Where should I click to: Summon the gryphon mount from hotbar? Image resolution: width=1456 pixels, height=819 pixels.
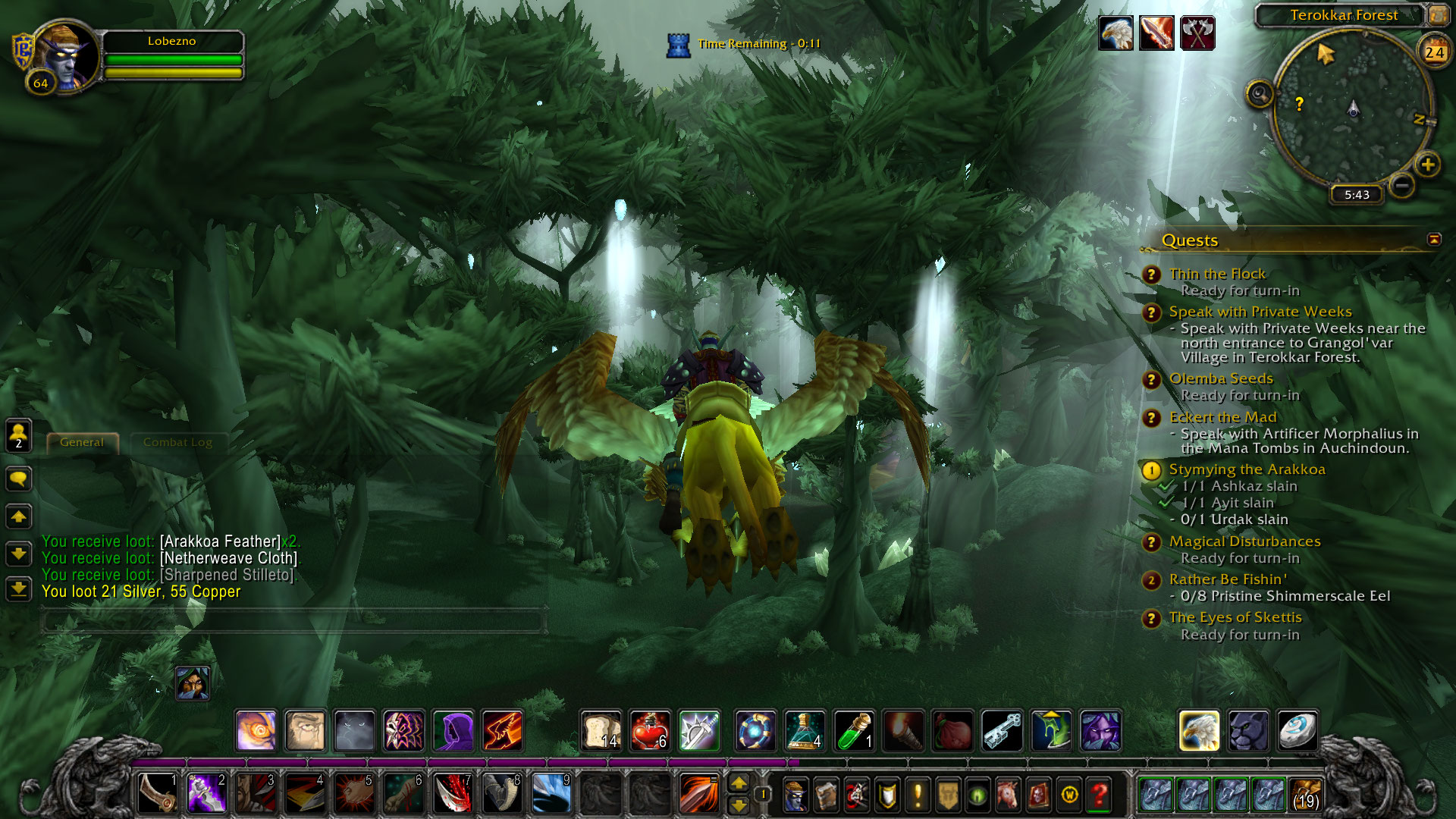1199,731
